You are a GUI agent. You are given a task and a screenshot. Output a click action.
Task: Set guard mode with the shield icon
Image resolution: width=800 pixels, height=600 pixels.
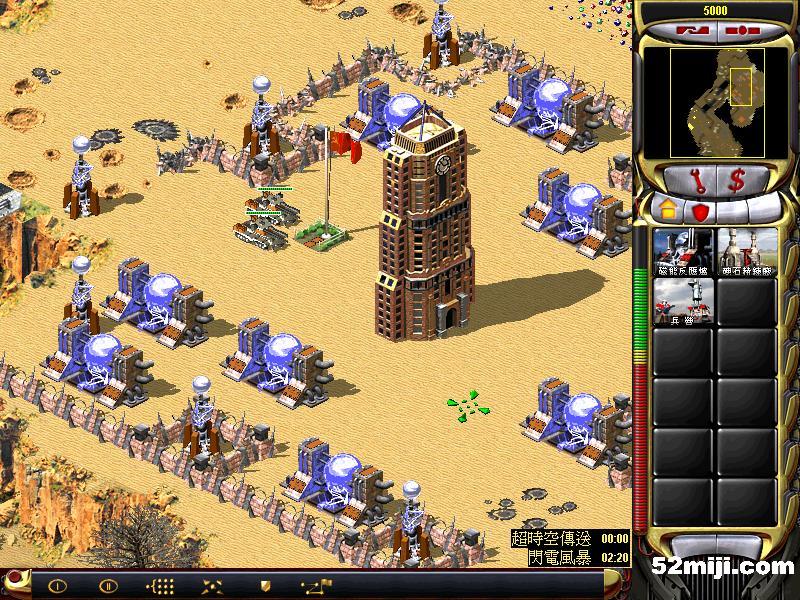pyautogui.click(x=265, y=585)
